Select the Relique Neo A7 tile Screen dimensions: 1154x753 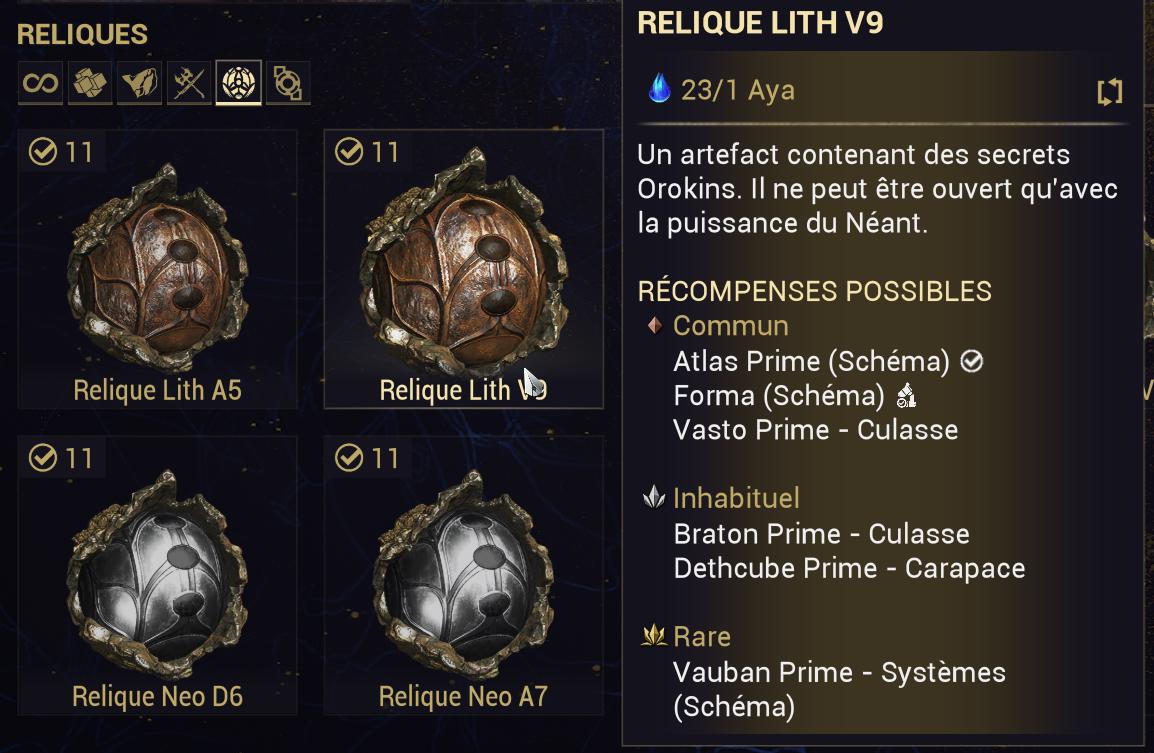pyautogui.click(x=463, y=576)
